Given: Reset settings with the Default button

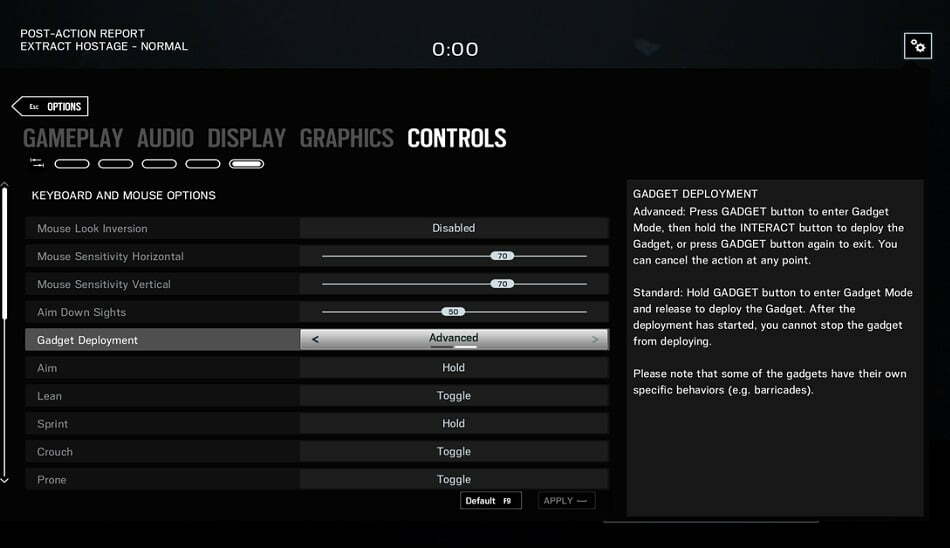Looking at the screenshot, I should point(490,500).
